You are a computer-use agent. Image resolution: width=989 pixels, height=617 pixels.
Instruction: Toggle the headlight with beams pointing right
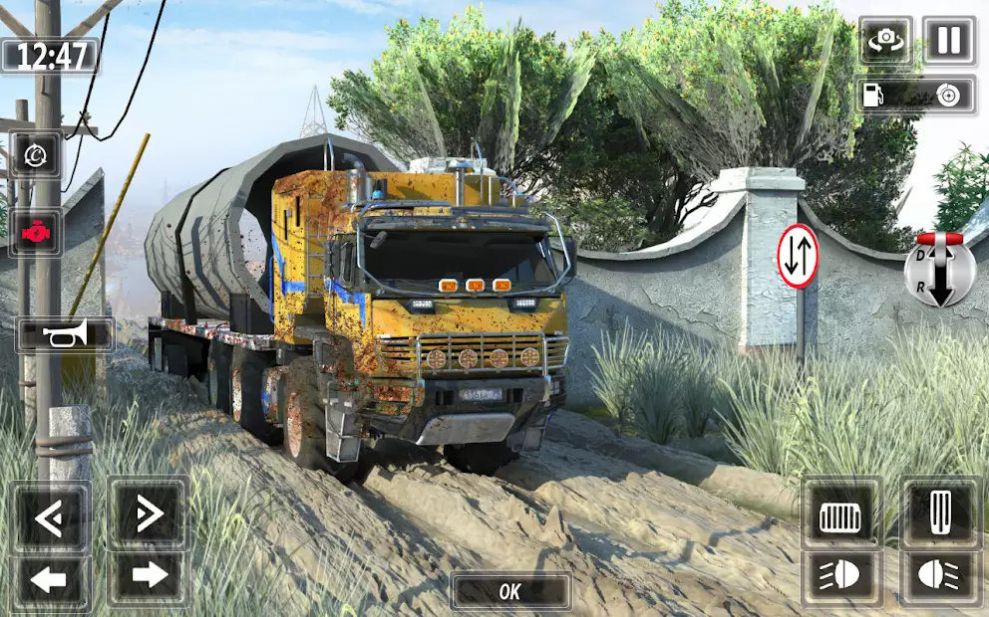click(x=939, y=578)
